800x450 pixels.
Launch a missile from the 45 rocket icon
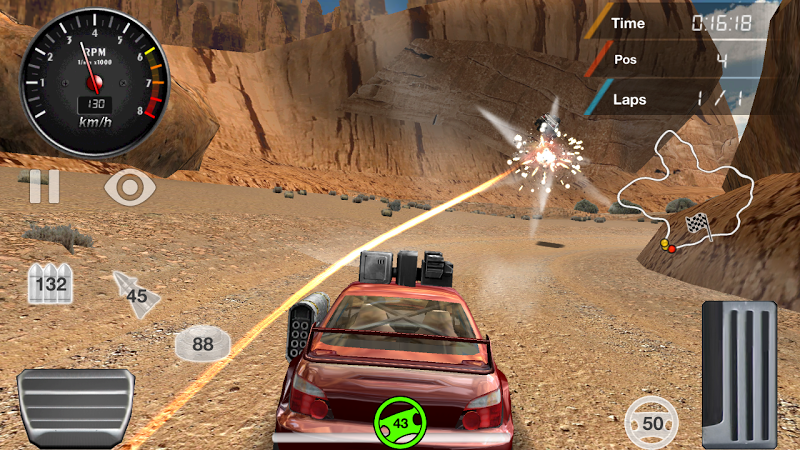[x=132, y=291]
